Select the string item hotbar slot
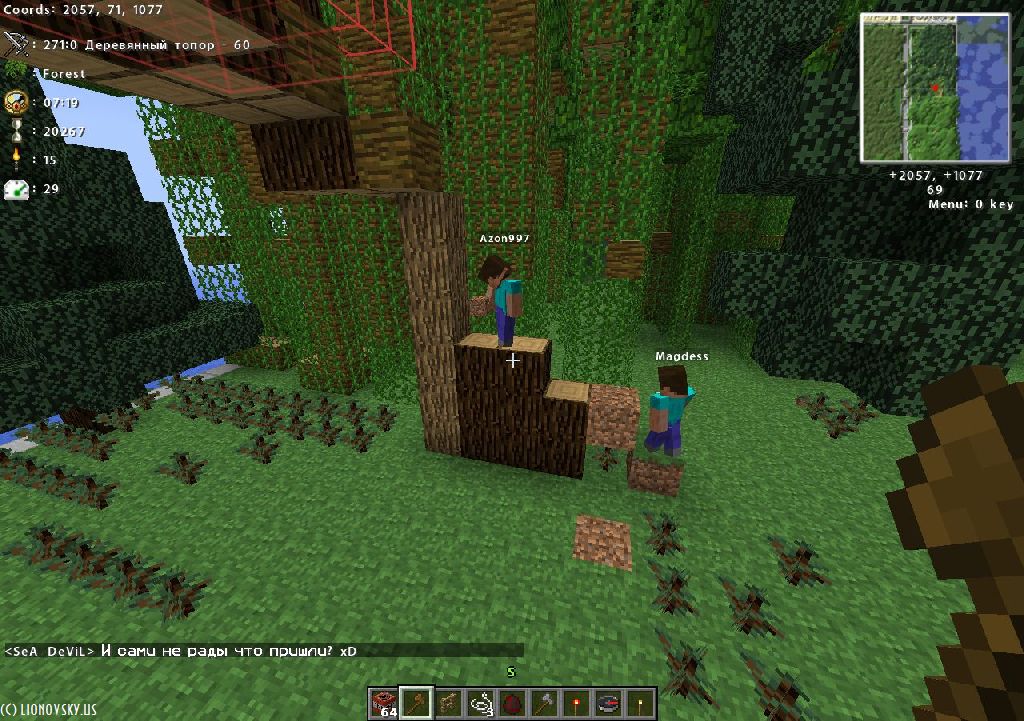 (x=480, y=703)
